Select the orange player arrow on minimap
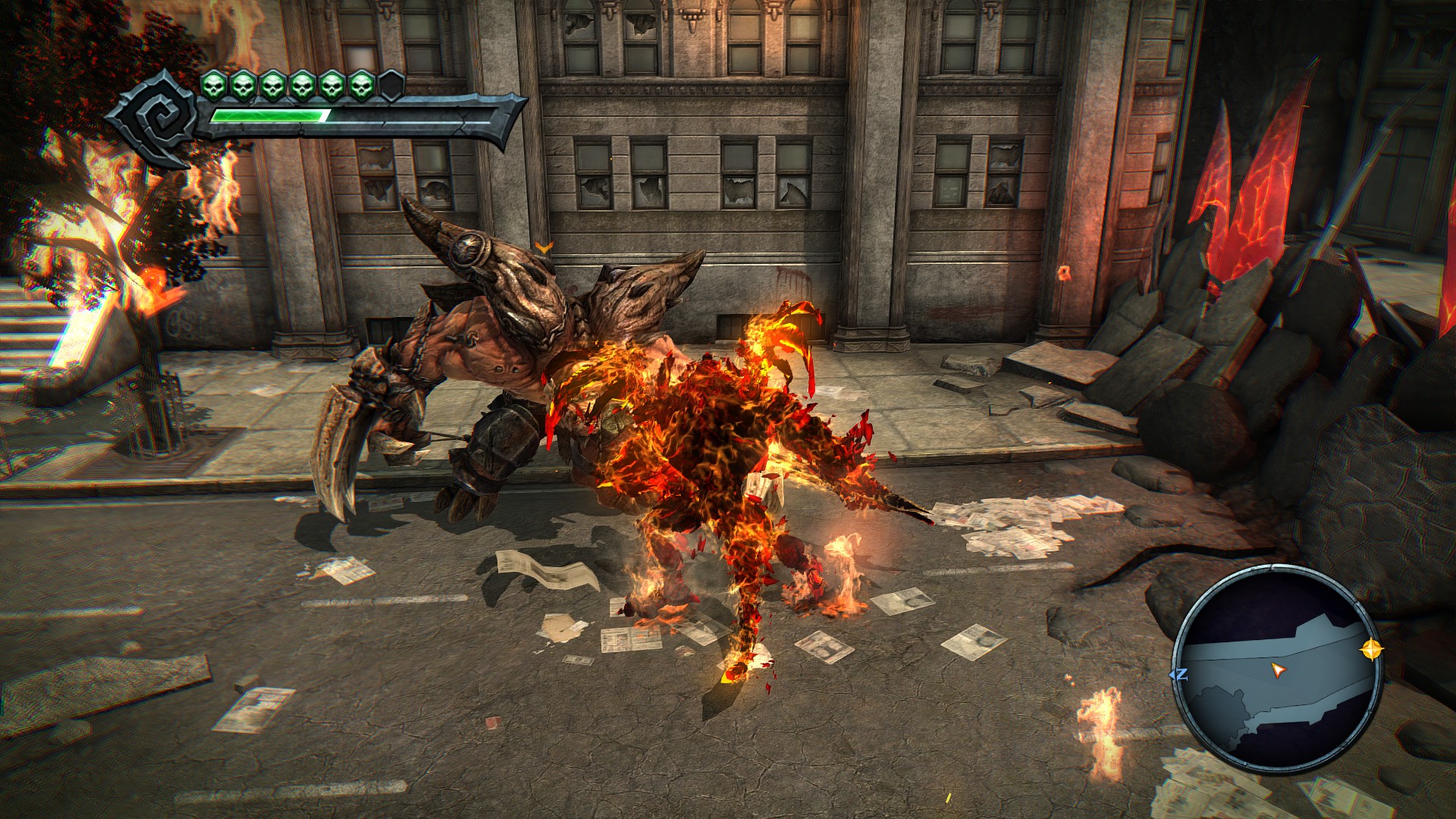This screenshot has width=1456, height=819. 1279,670
